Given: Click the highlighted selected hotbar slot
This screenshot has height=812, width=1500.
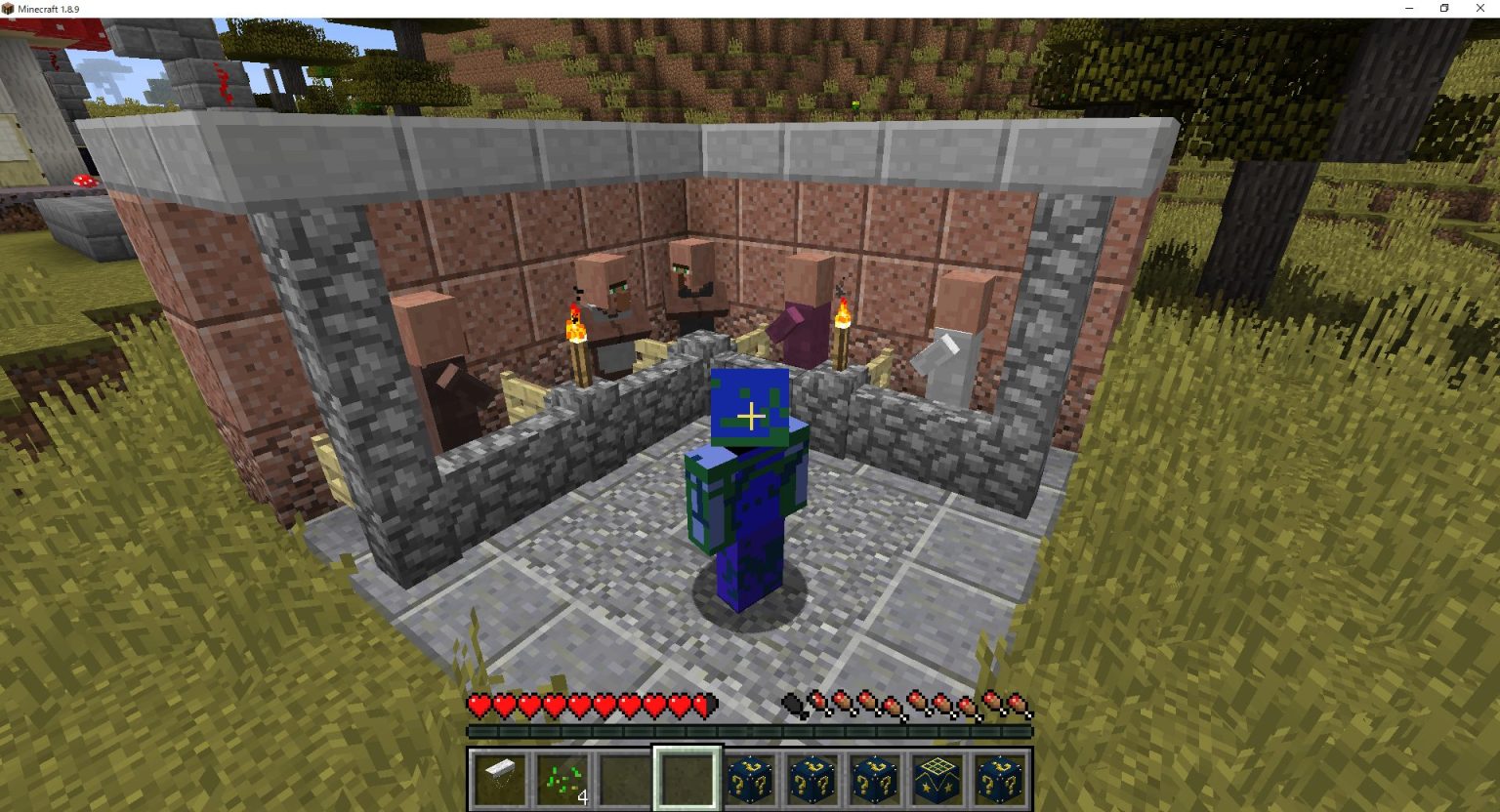Looking at the screenshot, I should click(x=688, y=776).
